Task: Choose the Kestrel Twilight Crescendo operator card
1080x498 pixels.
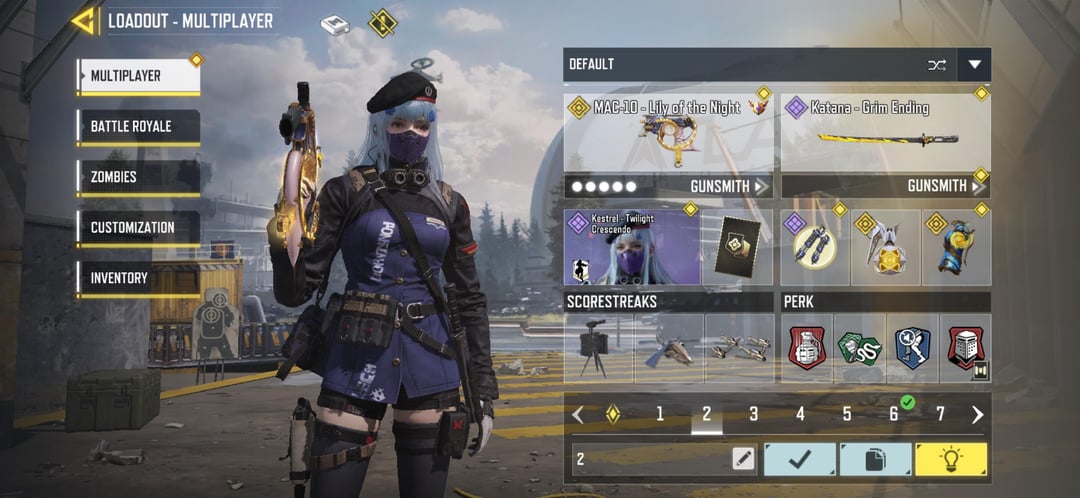Action: tap(631, 246)
